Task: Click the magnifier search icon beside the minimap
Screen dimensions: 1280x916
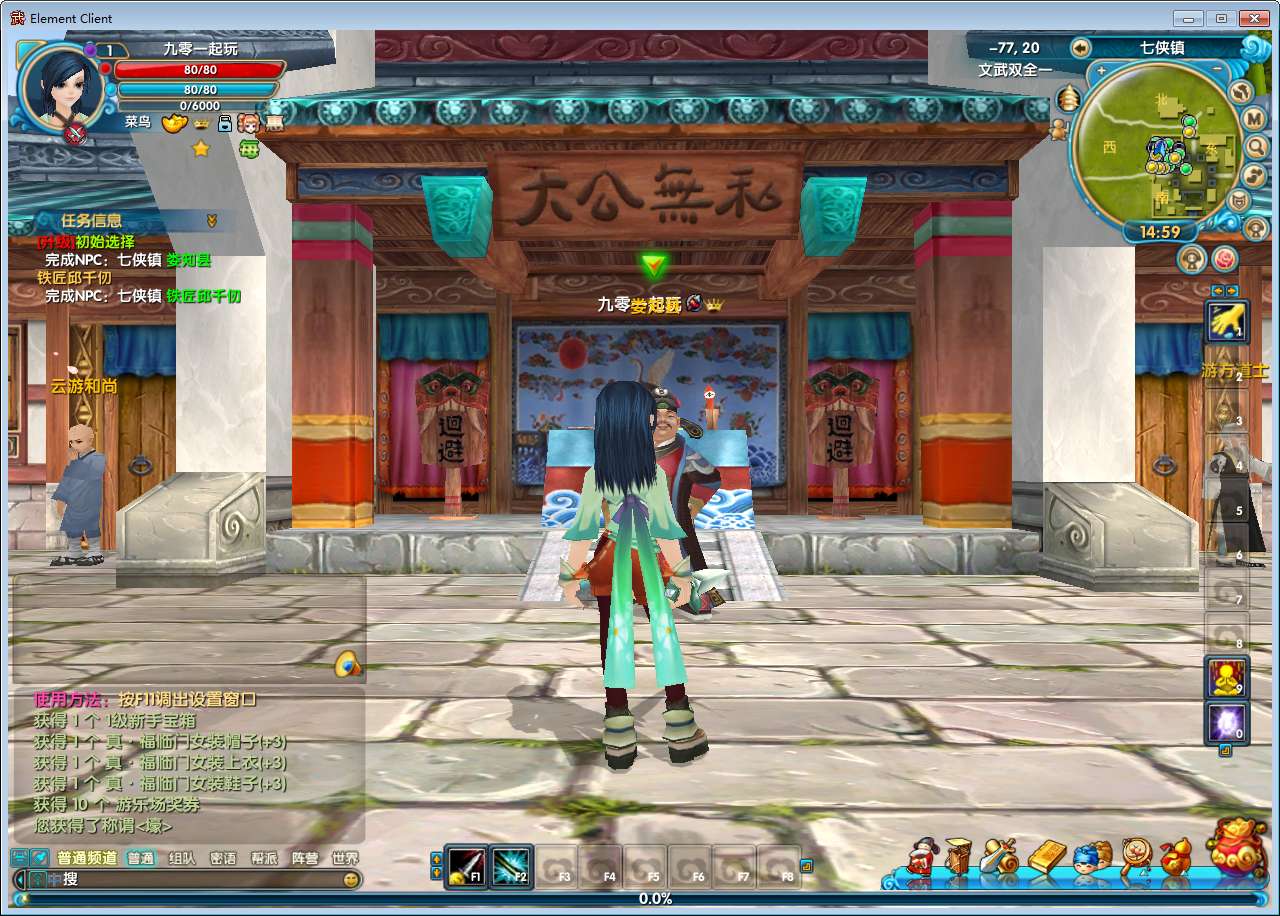Action: click(1258, 147)
